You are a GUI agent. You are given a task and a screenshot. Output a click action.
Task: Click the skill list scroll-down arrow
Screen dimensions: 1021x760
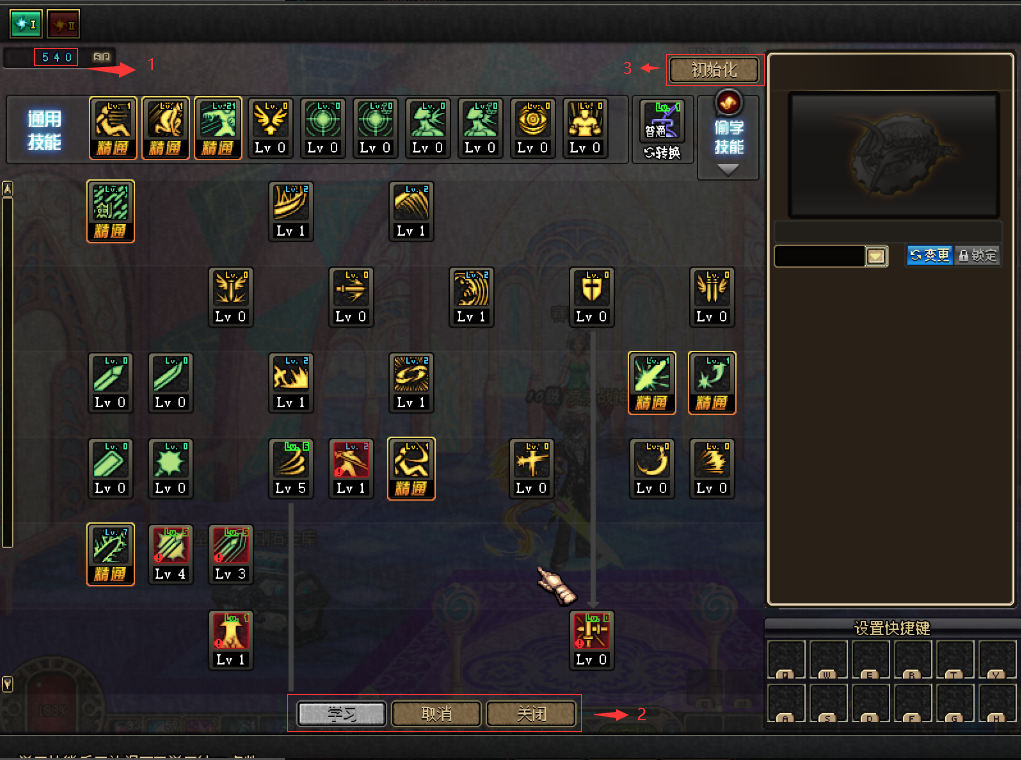8,685
